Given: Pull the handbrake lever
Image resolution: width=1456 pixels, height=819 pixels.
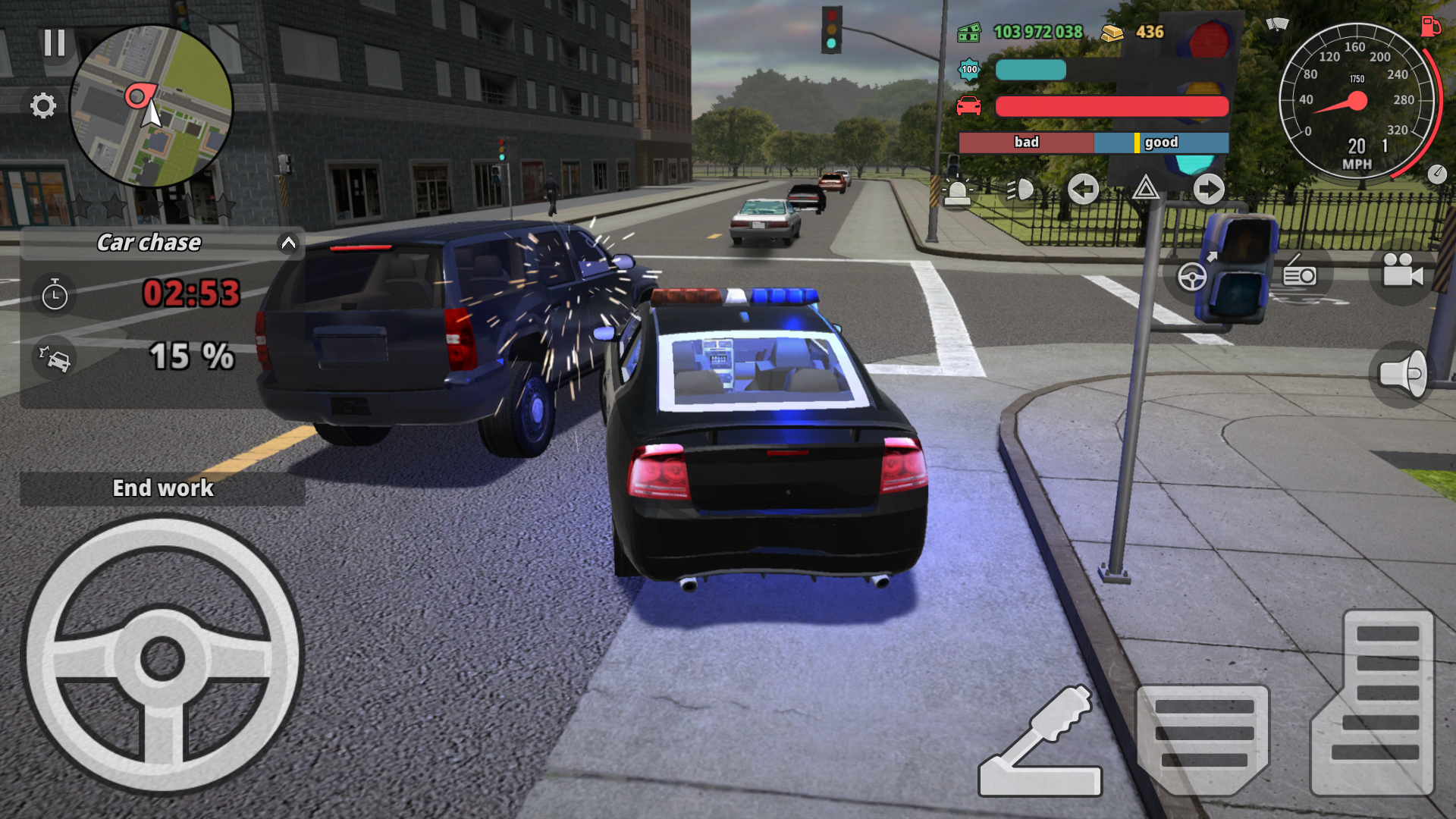Looking at the screenshot, I should click(x=1039, y=739).
